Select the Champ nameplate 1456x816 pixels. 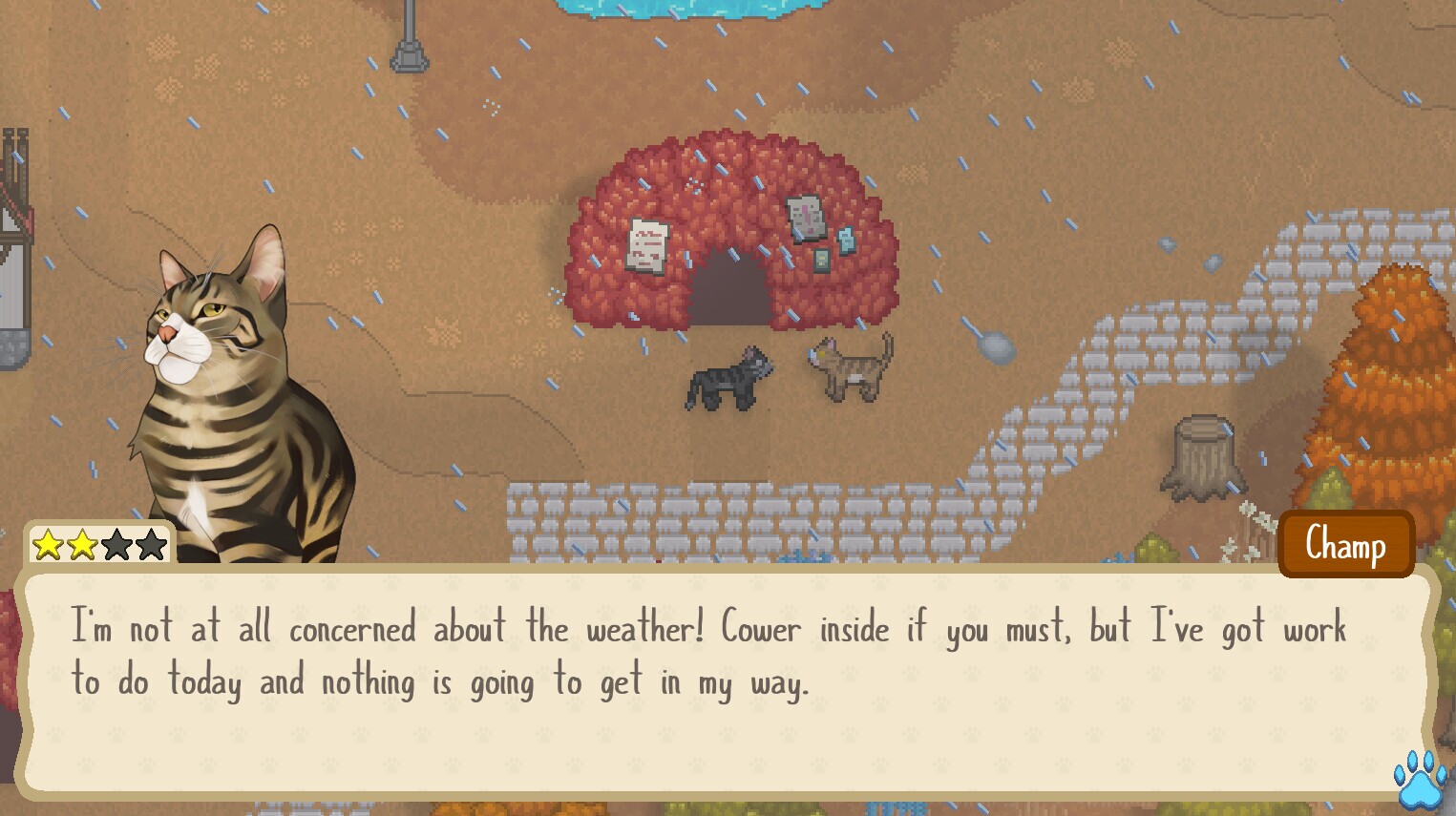click(x=1345, y=544)
